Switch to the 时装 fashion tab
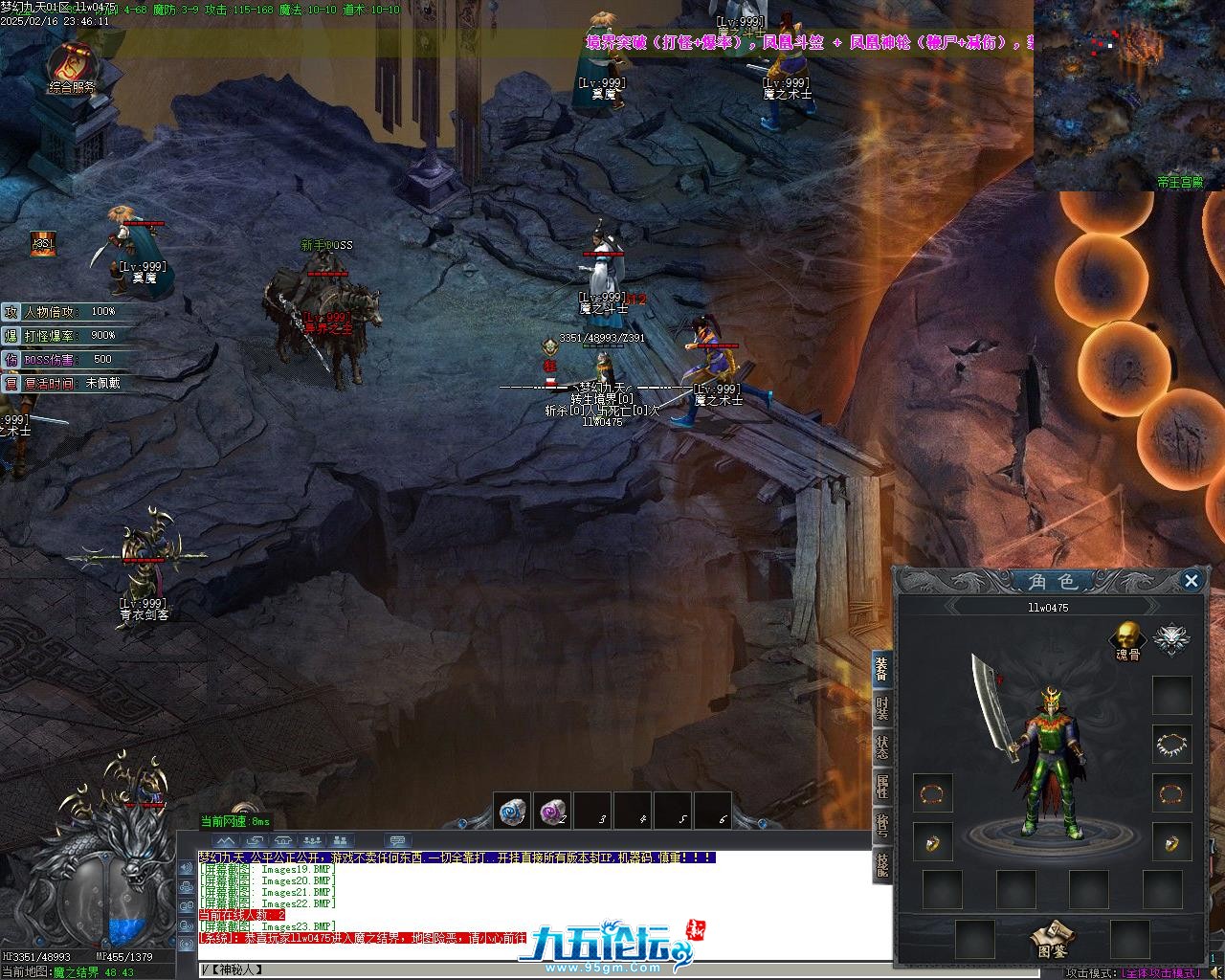Screen dimensions: 1225x980 click(881, 709)
